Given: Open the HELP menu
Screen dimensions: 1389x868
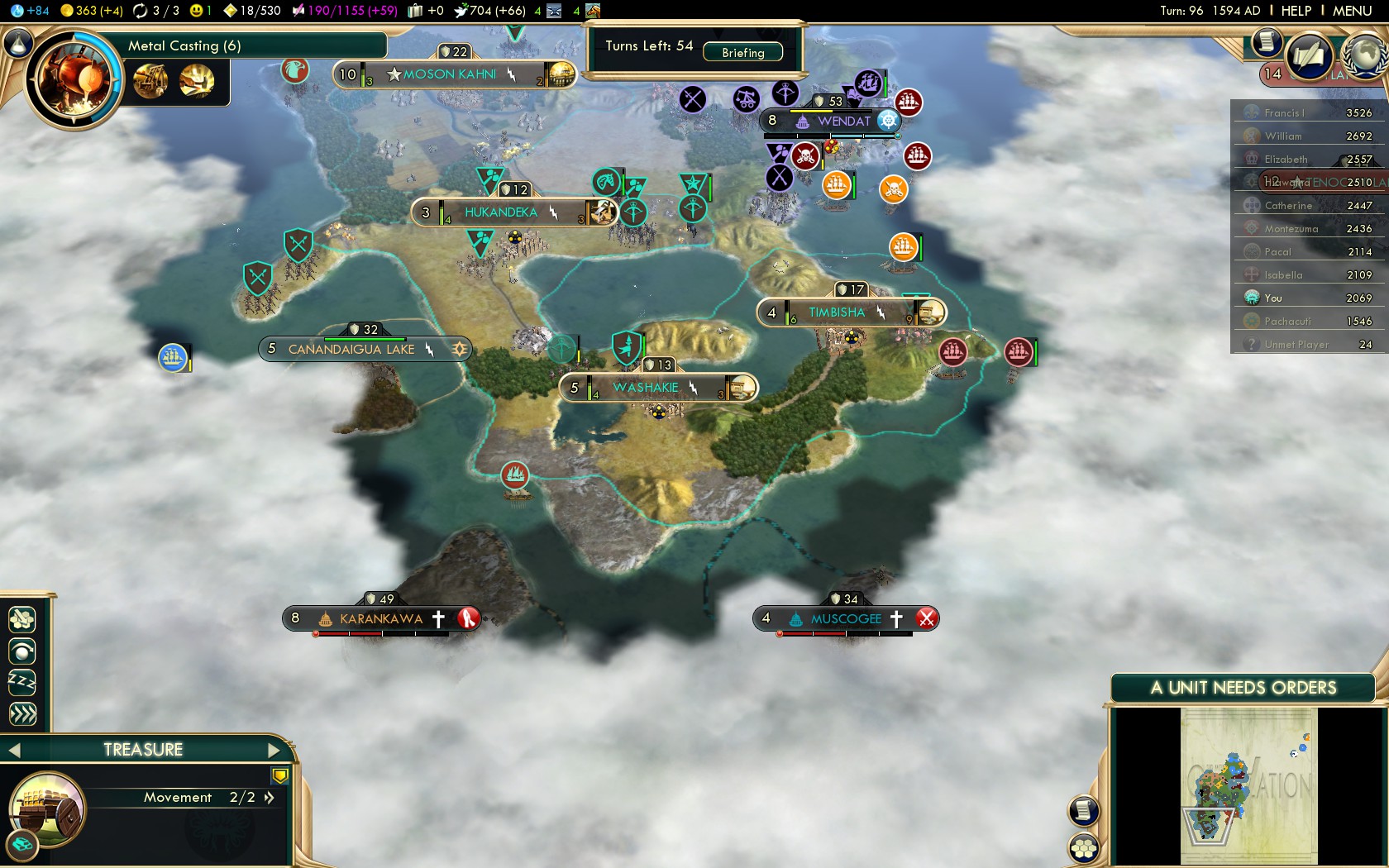Looking at the screenshot, I should click(1296, 11).
